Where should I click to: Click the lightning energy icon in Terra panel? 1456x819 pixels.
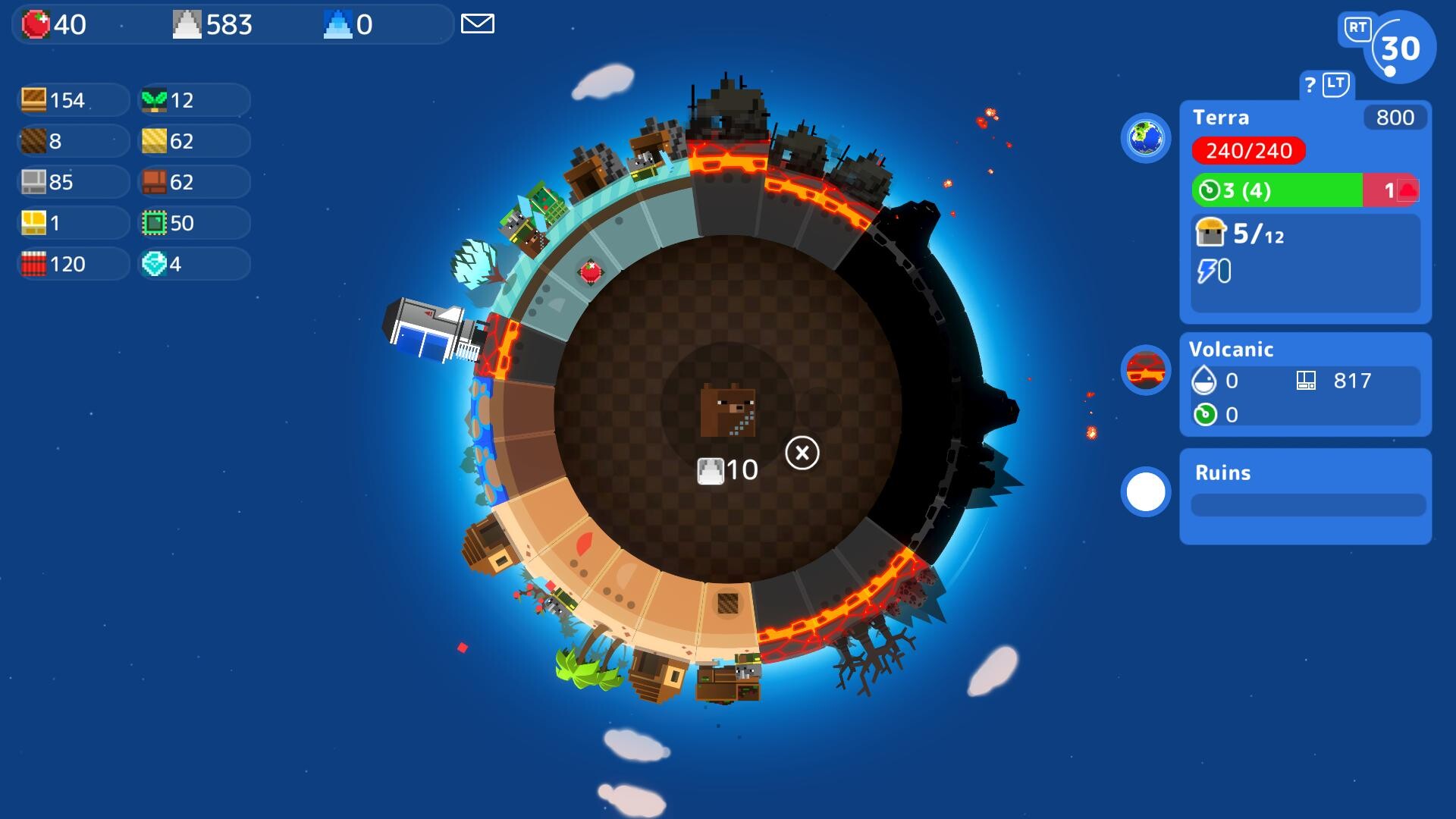(x=1208, y=271)
